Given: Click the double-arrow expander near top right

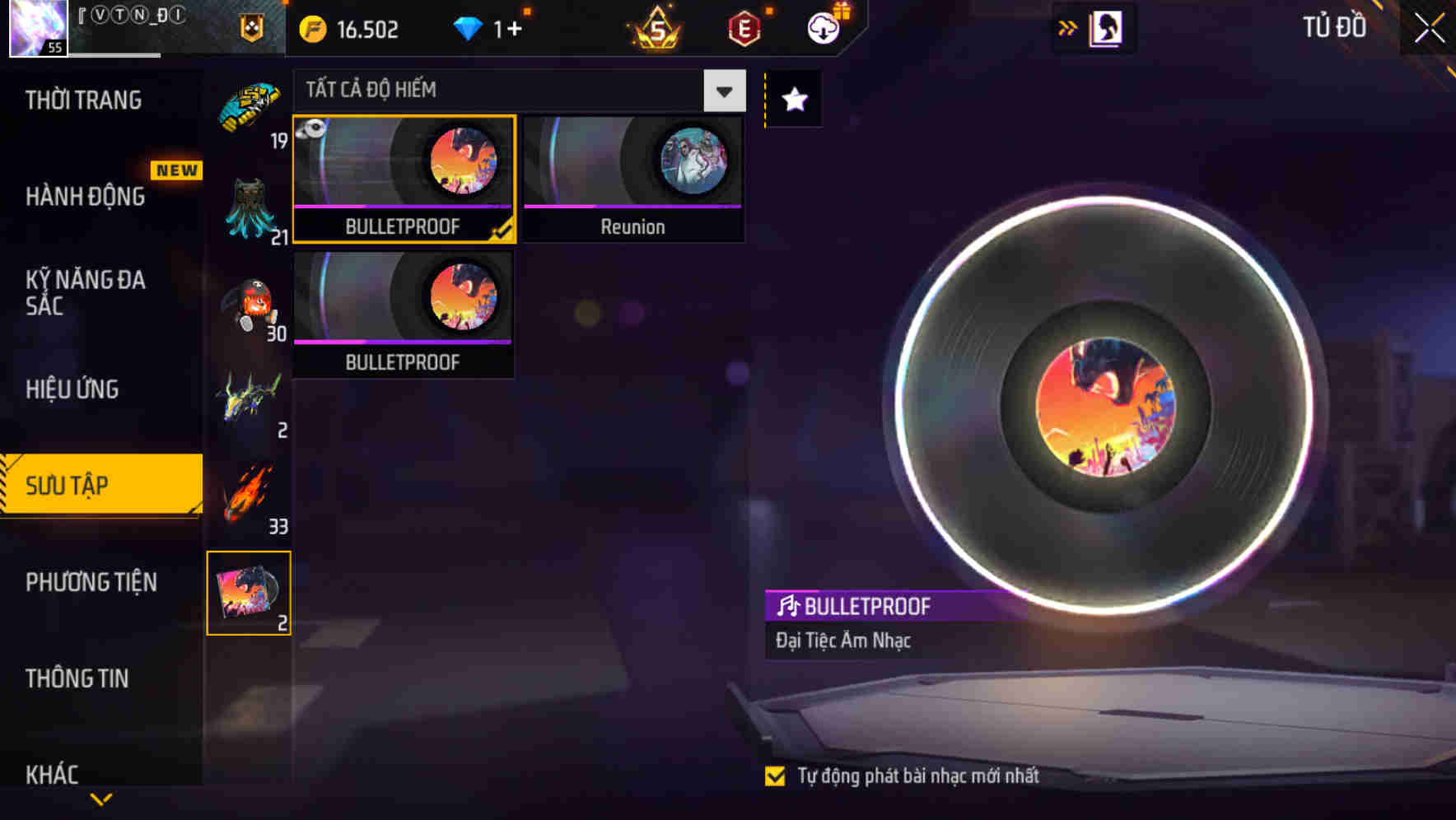Looking at the screenshot, I should pos(1068,27).
